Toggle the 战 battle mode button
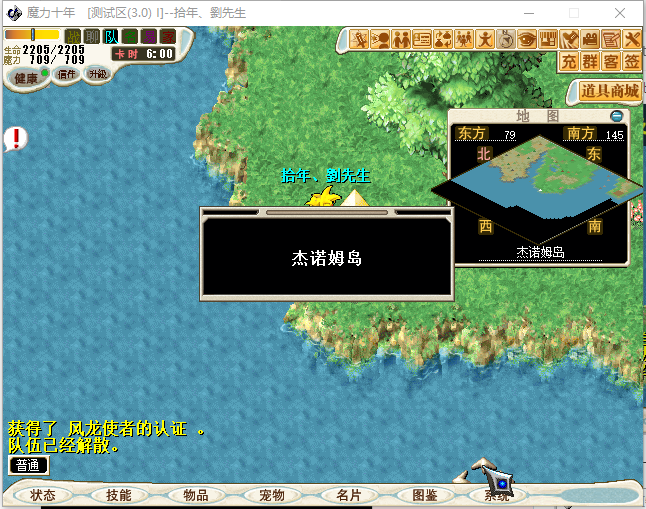This screenshot has width=646, height=509. (72, 36)
